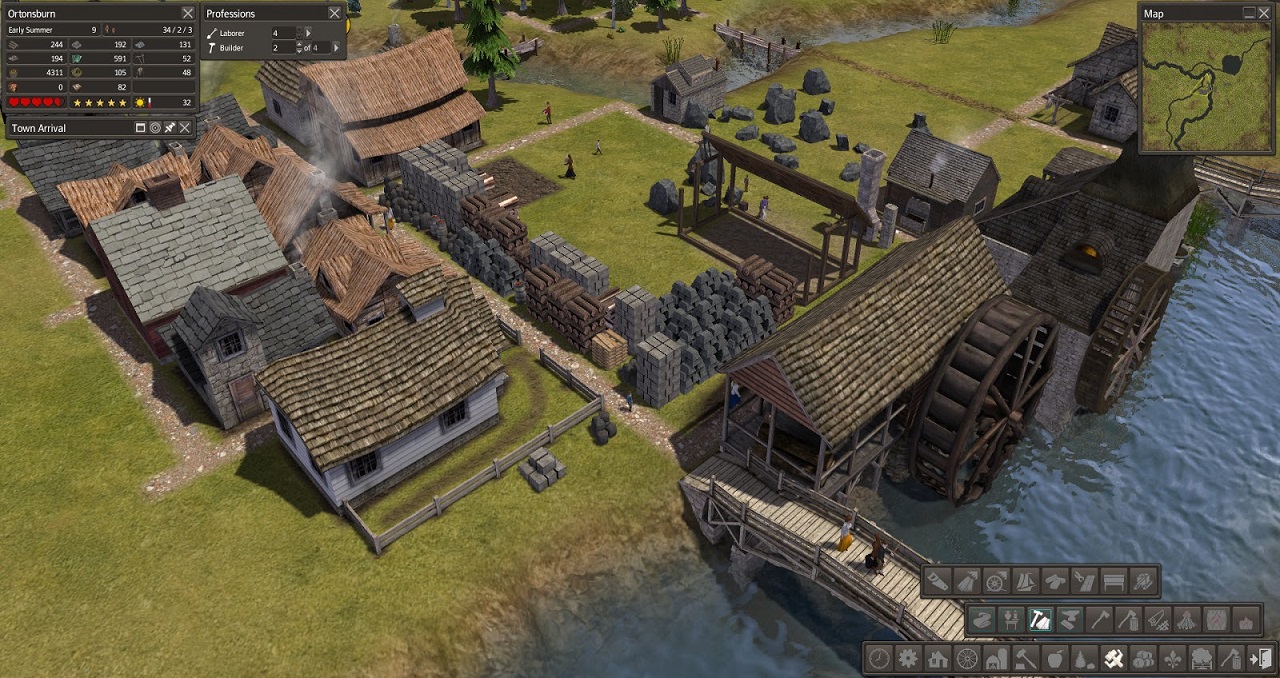The image size is (1280, 678).
Task: Click the minimap terrain view
Action: click(1207, 86)
